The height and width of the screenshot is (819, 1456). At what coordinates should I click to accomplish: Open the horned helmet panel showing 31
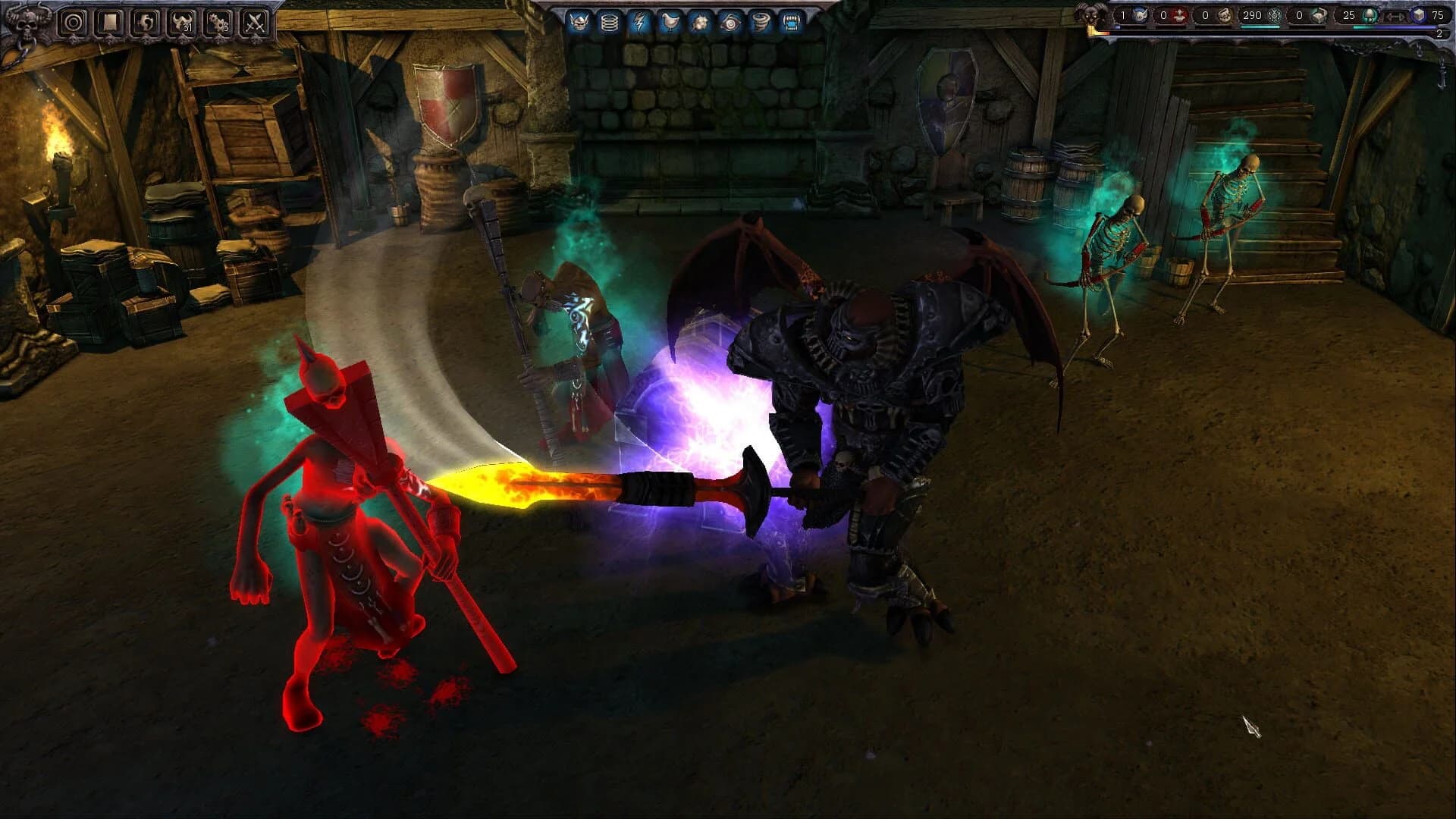182,22
